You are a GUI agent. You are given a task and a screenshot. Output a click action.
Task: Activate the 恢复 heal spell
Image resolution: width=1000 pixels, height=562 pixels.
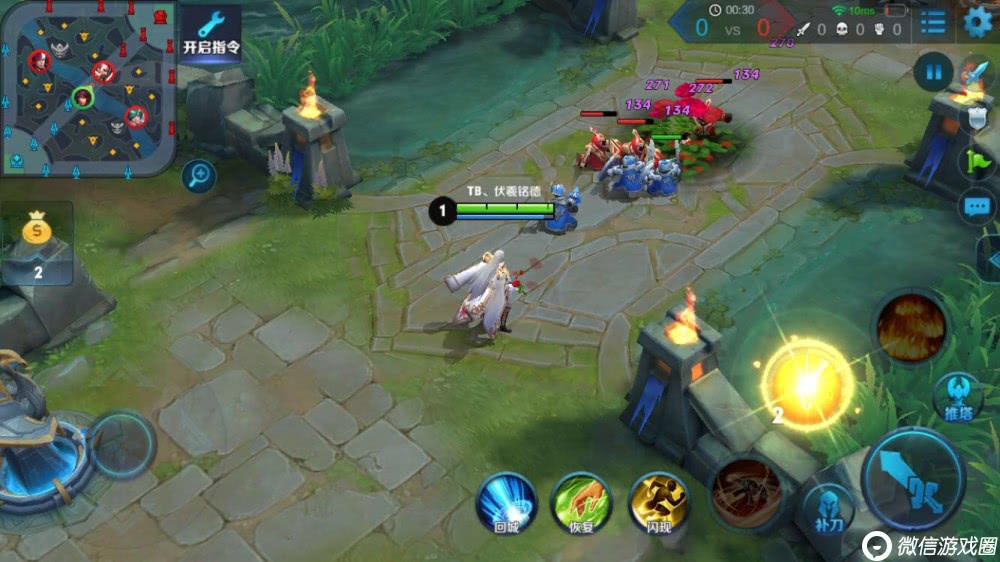pyautogui.click(x=580, y=502)
